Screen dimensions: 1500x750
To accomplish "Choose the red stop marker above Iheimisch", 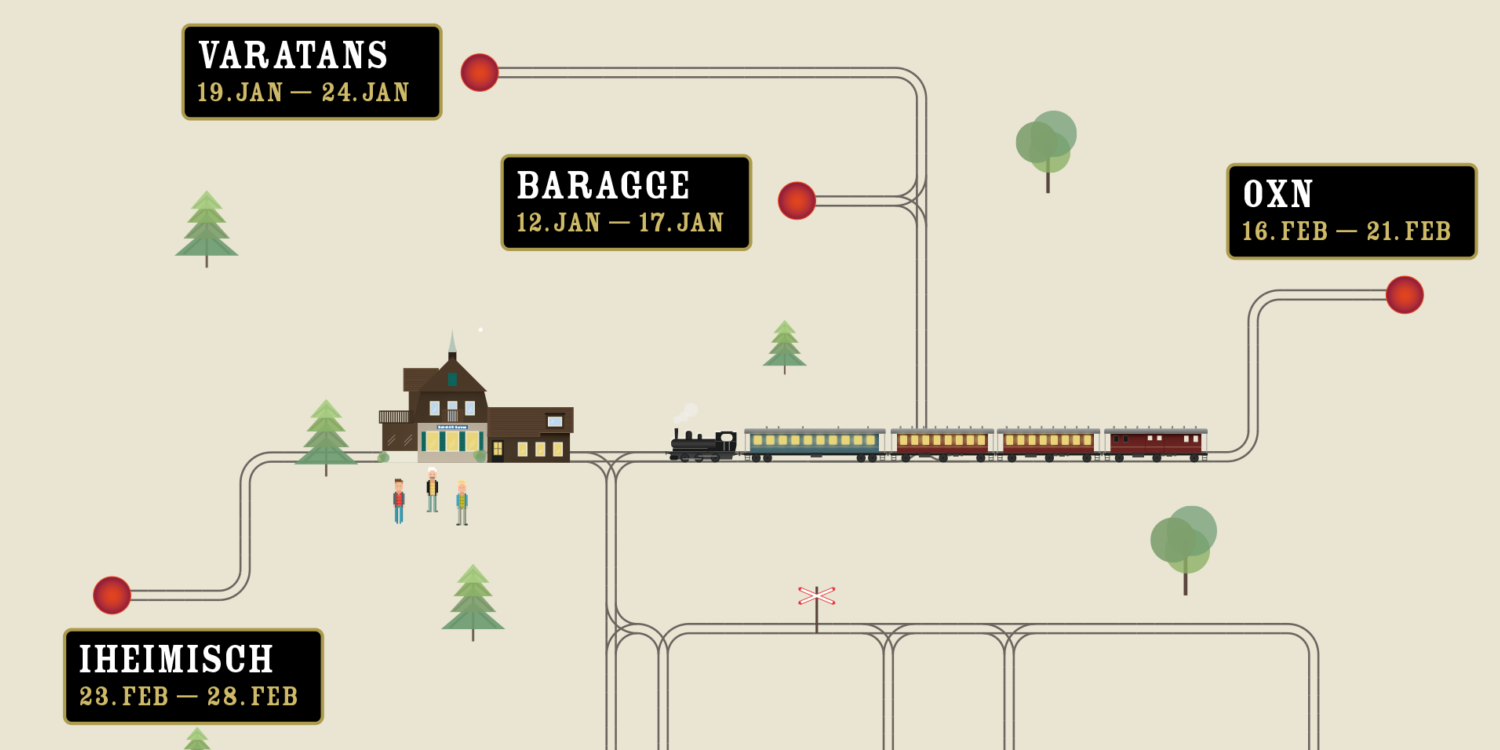I will pyautogui.click(x=112, y=595).
